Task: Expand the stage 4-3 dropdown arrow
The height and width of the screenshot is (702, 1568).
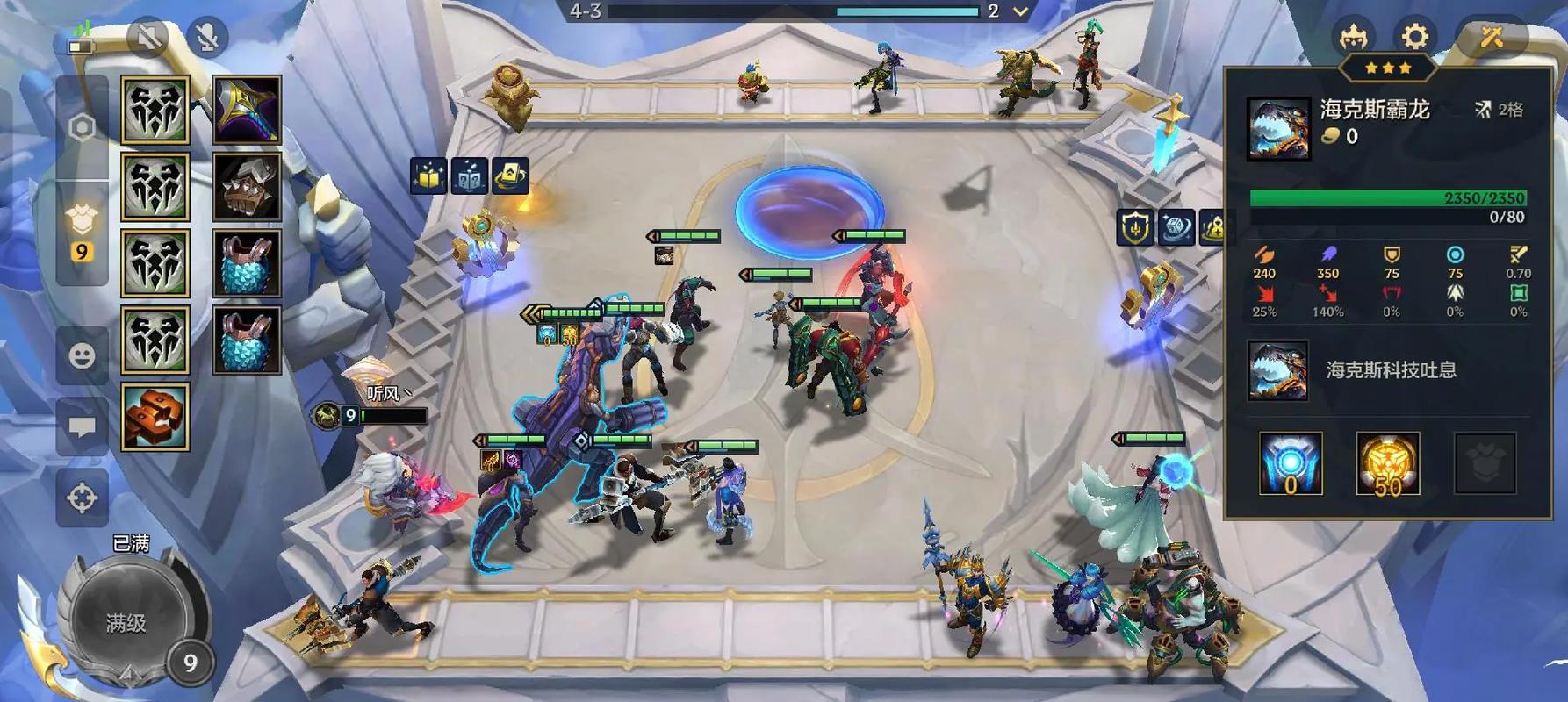Action: coord(1020,12)
